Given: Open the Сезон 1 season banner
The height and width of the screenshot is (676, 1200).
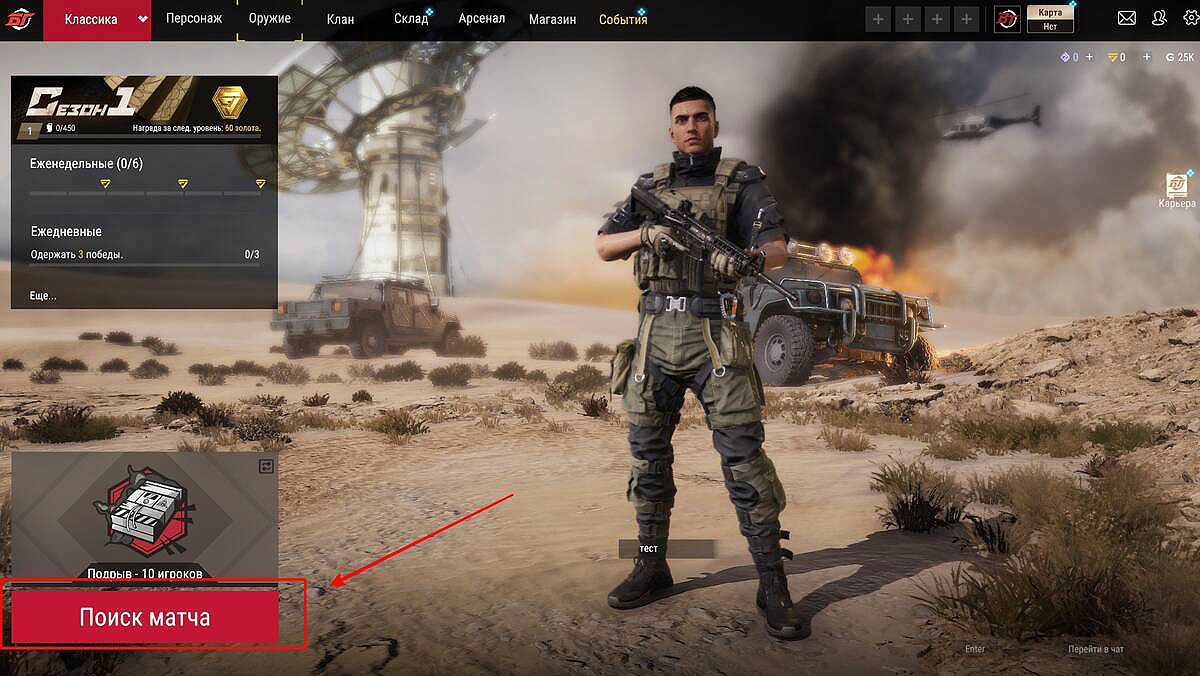Looking at the screenshot, I should 144,108.
